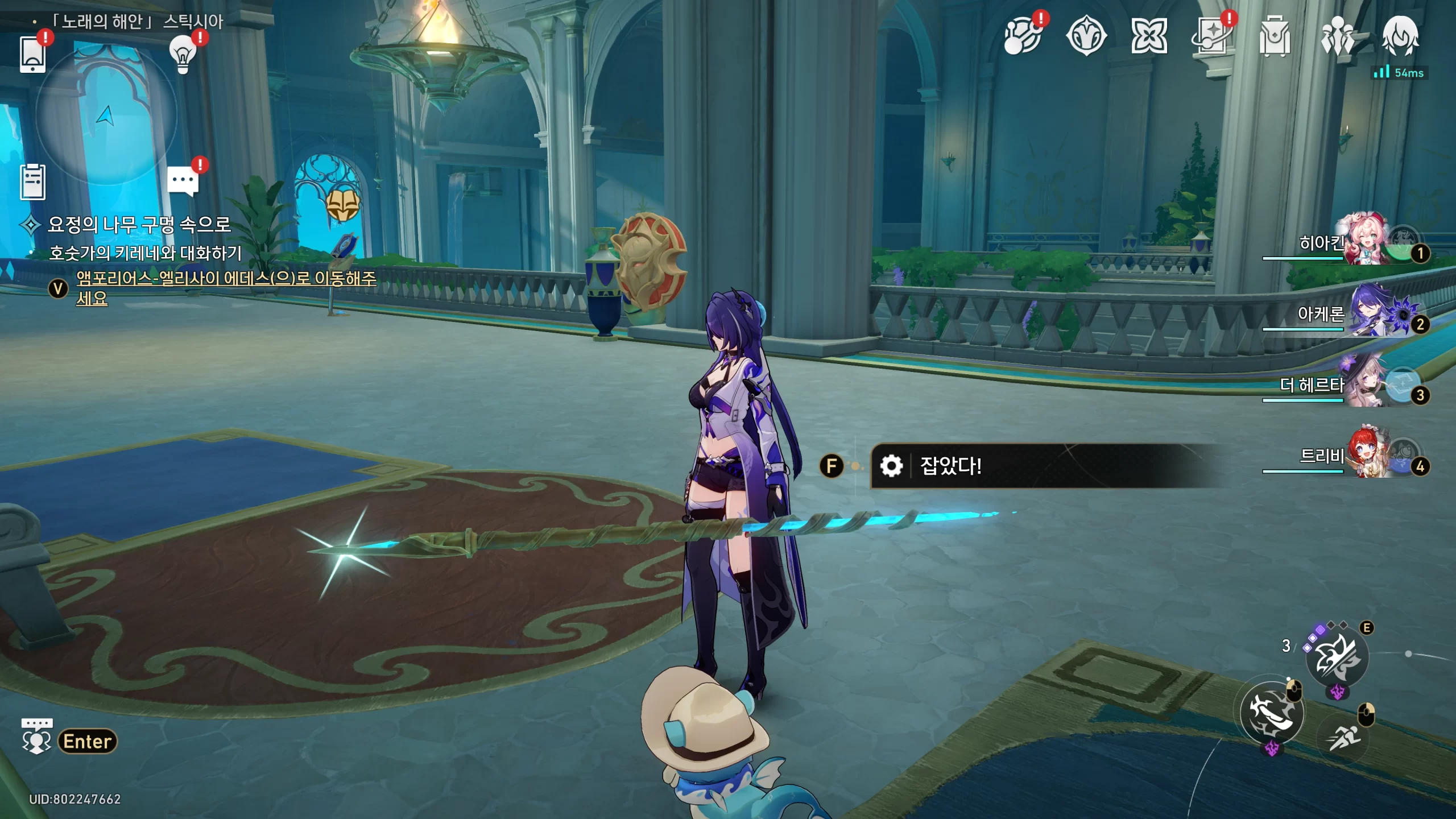The width and height of the screenshot is (1456, 819).
Task: Open the mission clipboard icon
Action: [32, 182]
